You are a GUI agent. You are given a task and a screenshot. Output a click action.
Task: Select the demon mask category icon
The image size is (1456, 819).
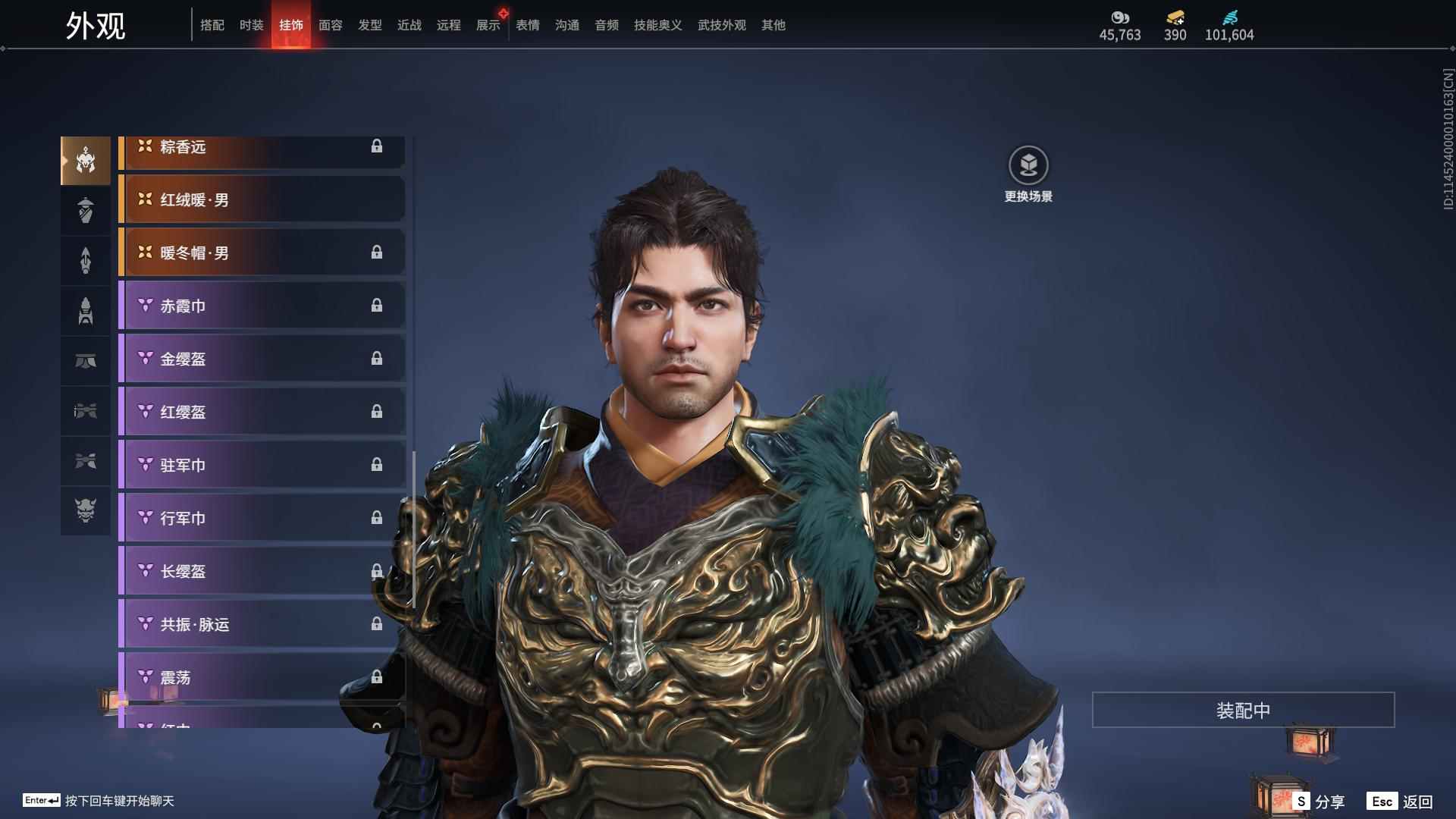point(86,510)
